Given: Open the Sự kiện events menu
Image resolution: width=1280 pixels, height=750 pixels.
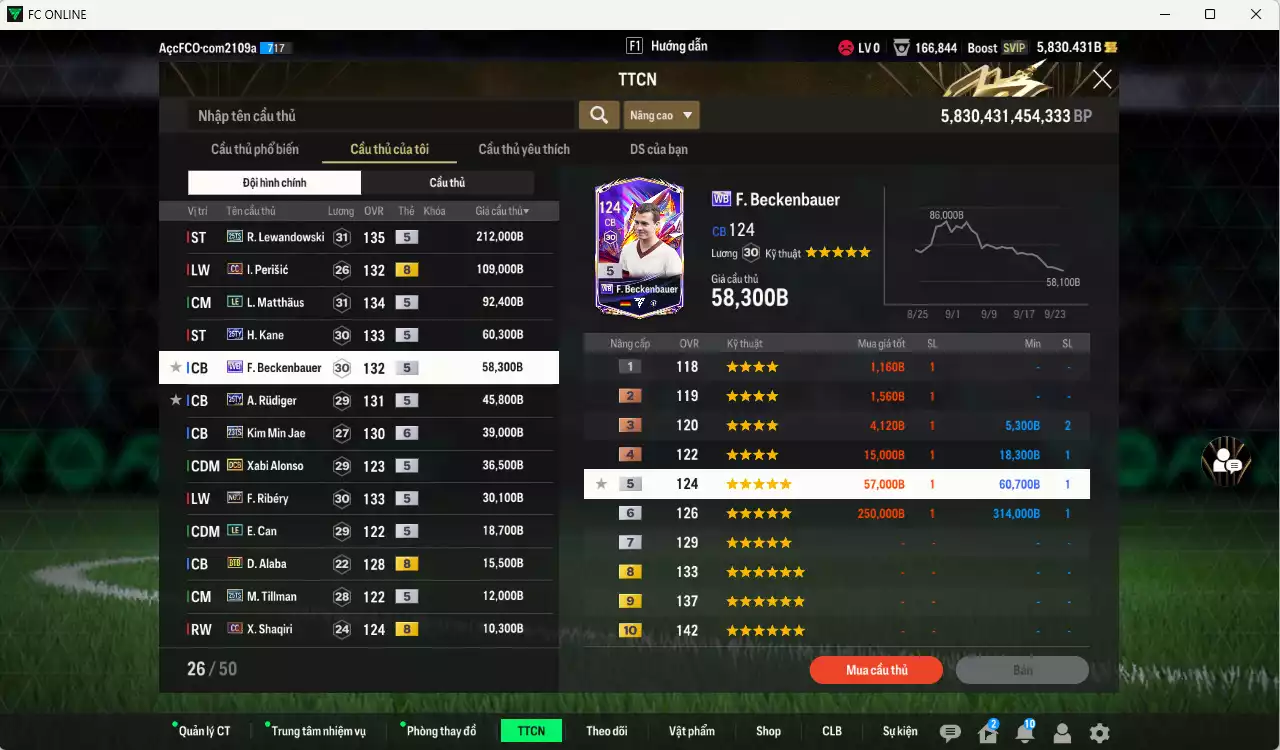Looking at the screenshot, I should (900, 731).
